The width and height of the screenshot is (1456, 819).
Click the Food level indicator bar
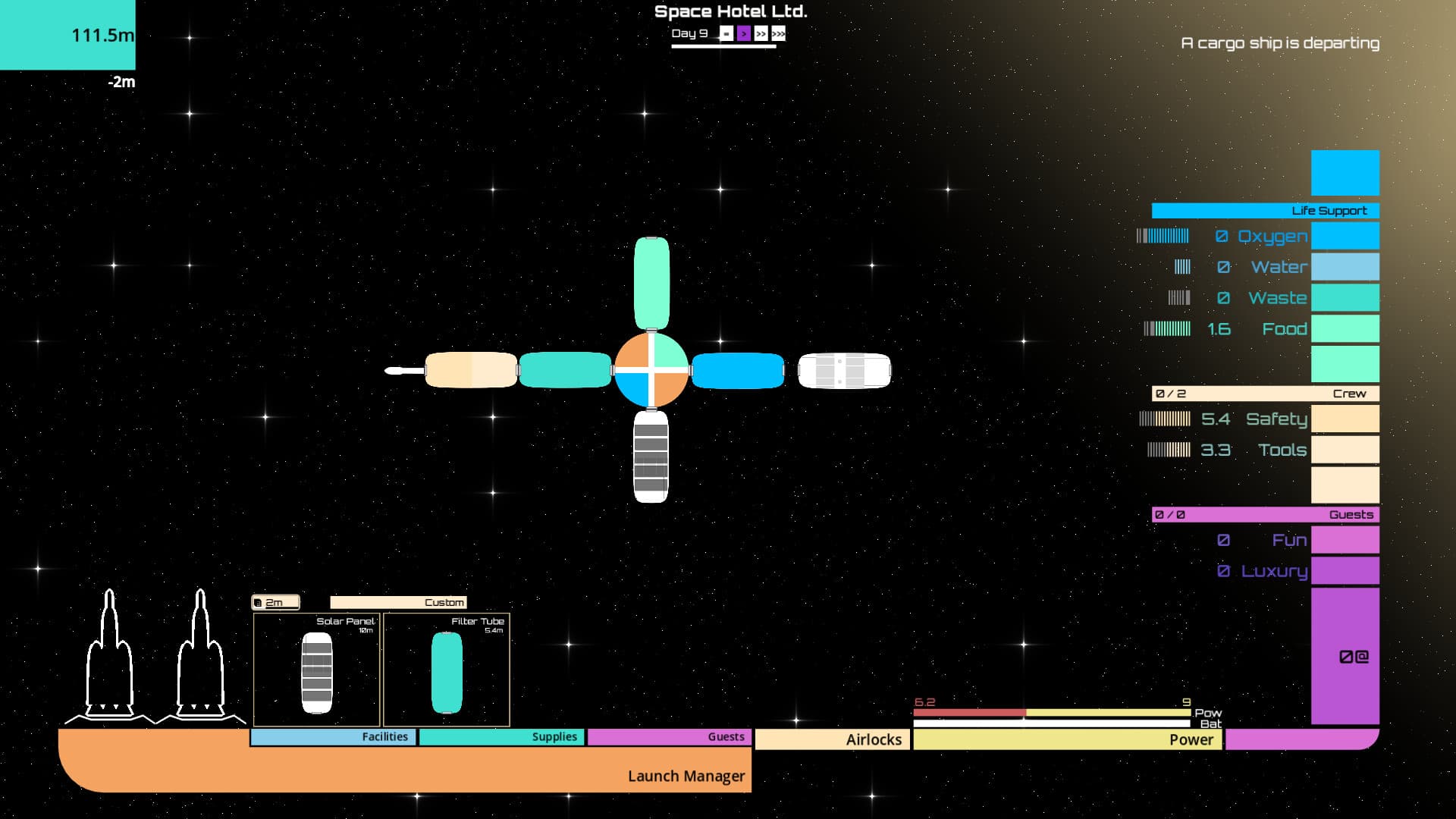coord(1168,328)
